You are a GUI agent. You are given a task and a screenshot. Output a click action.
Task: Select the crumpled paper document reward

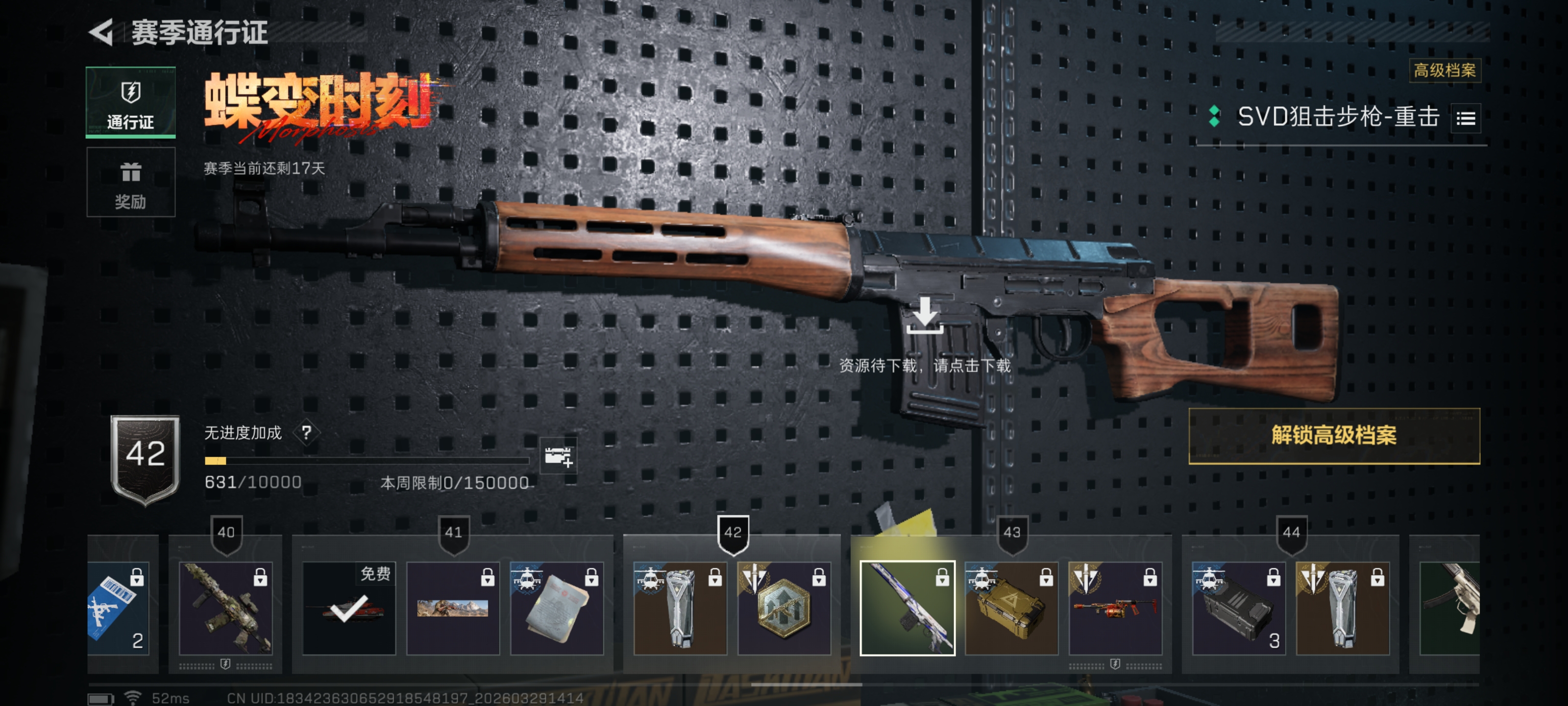(556, 608)
